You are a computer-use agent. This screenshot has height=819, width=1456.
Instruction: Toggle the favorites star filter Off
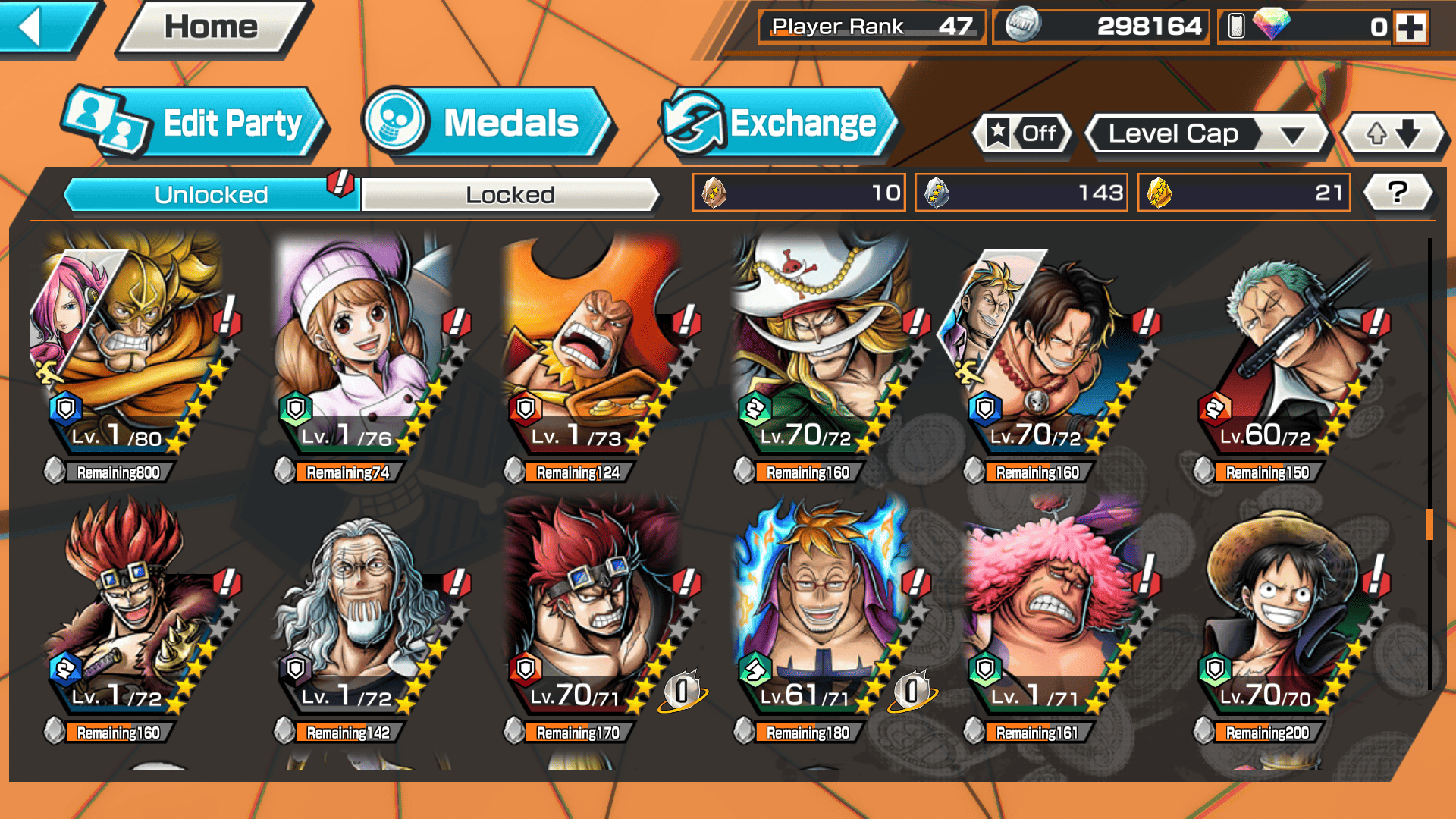(x=1022, y=134)
